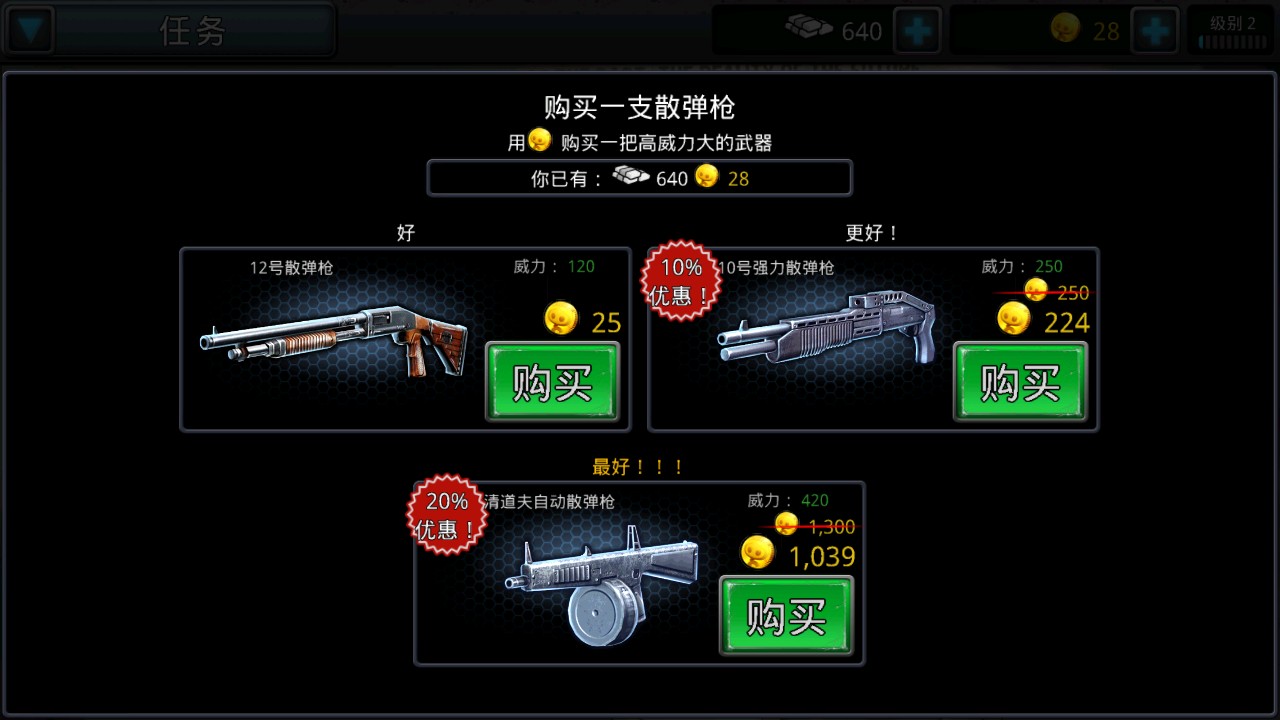Click the 清道夫自动散弹枪 weapon image
This screenshot has height=720, width=1280.
click(600, 580)
